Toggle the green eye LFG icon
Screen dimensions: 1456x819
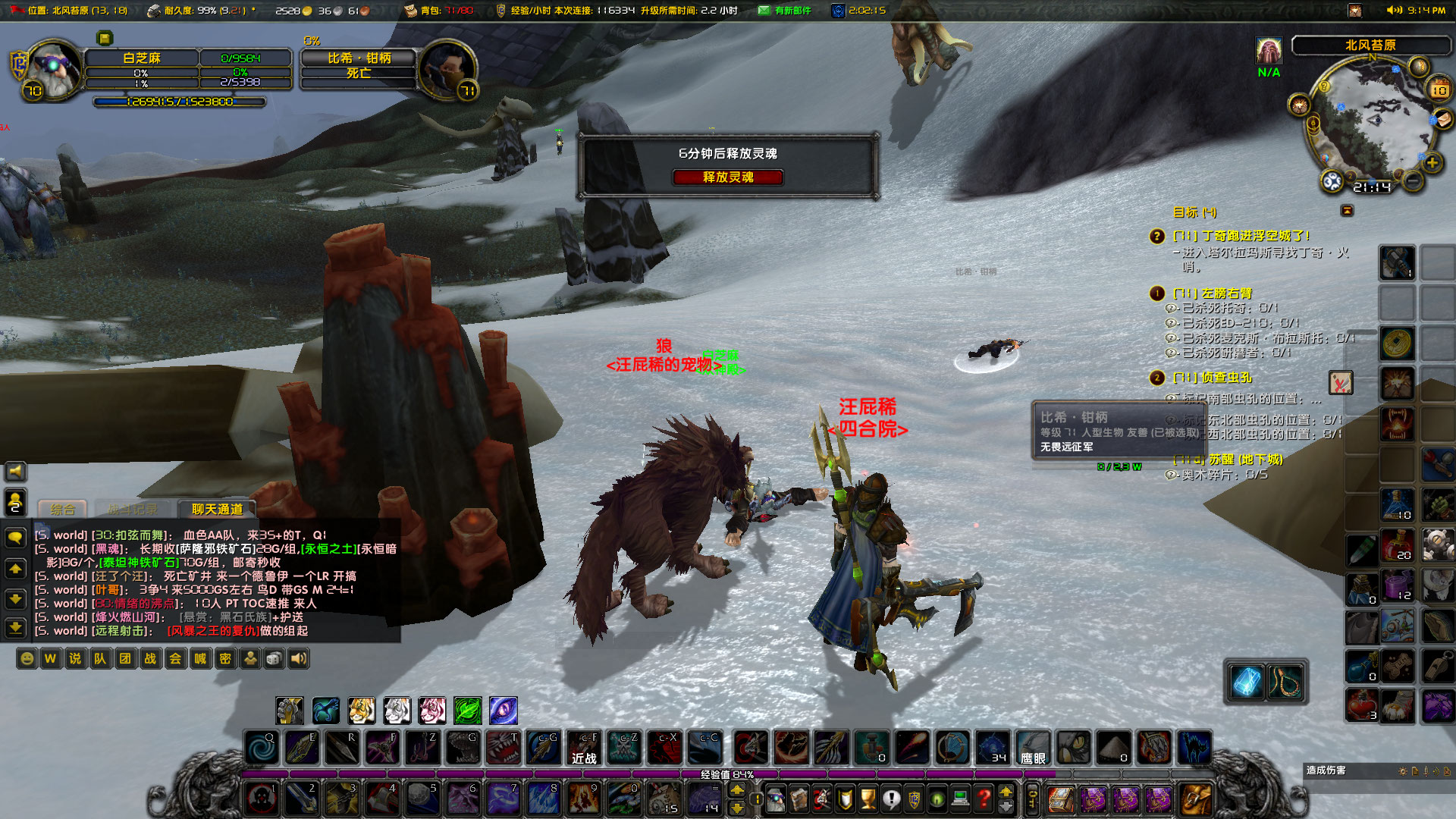936,799
